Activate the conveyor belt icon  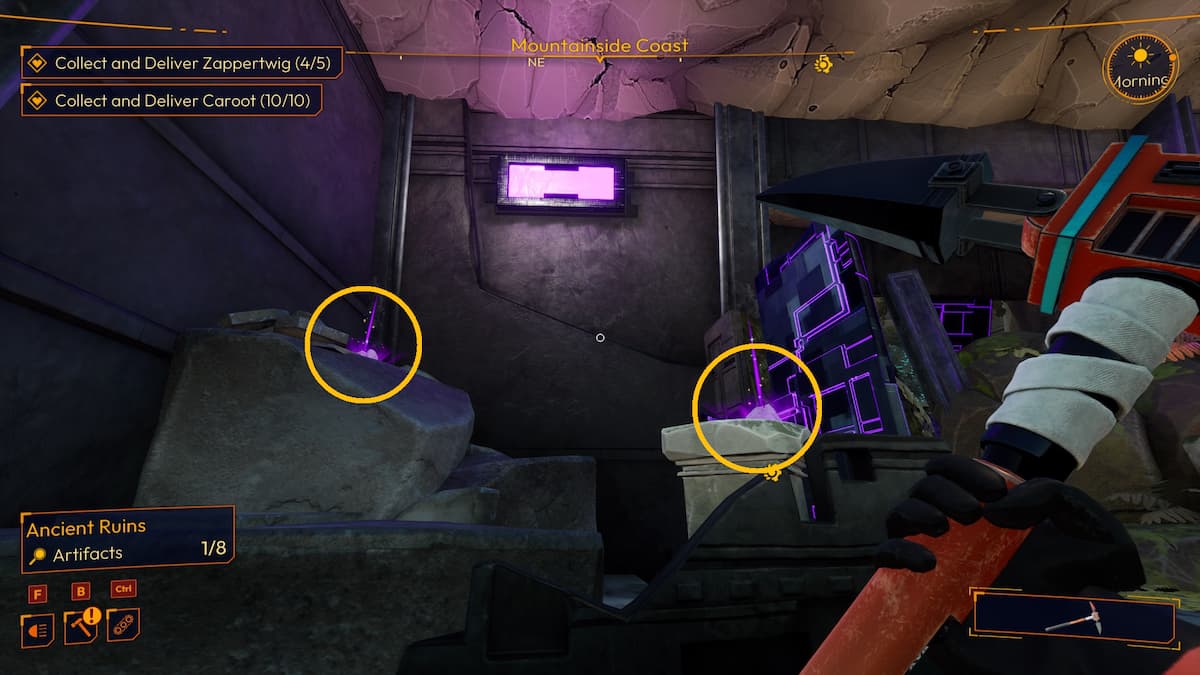(123, 624)
